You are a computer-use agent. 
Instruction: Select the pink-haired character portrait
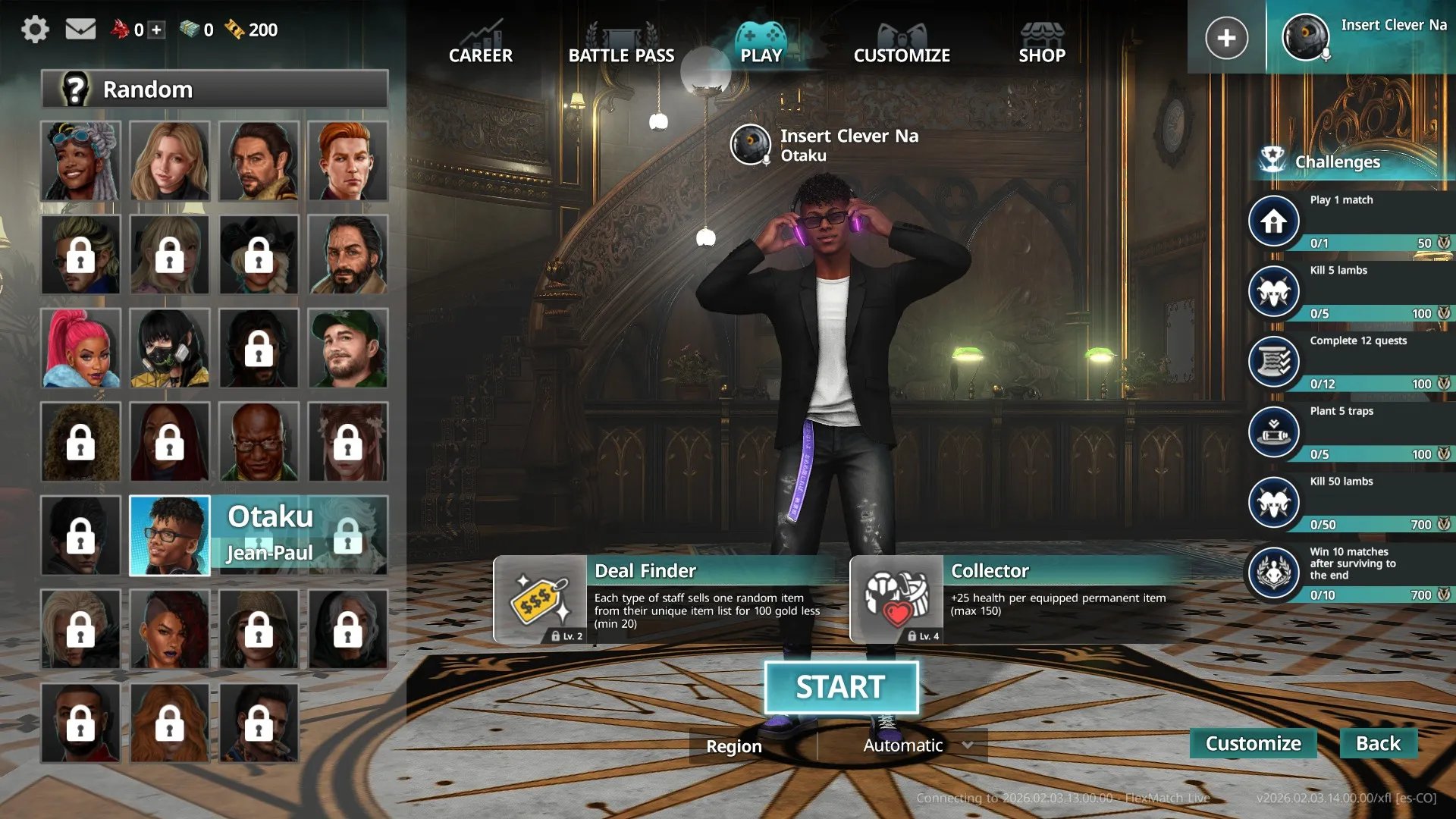(x=80, y=348)
